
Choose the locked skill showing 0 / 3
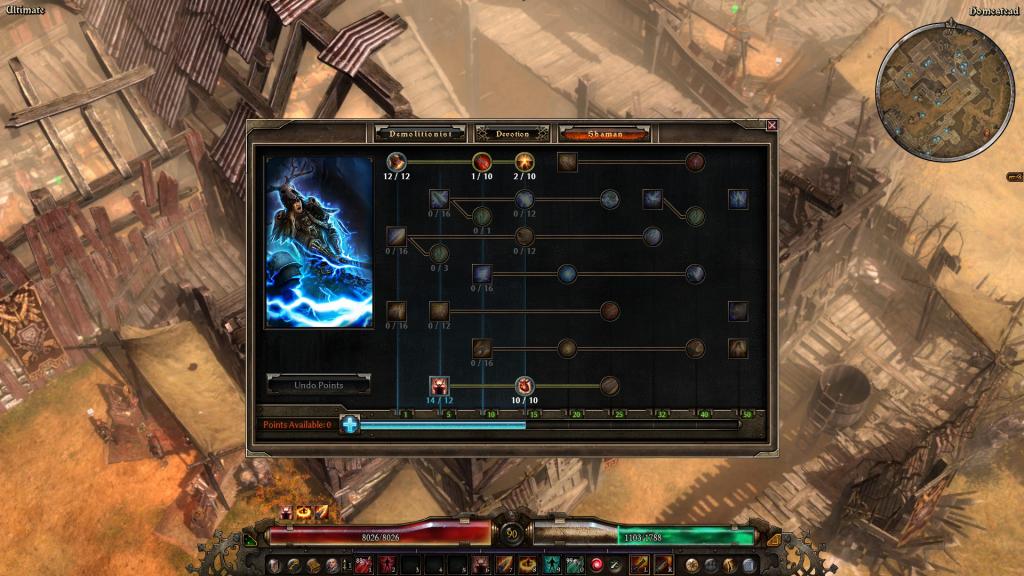(439, 253)
